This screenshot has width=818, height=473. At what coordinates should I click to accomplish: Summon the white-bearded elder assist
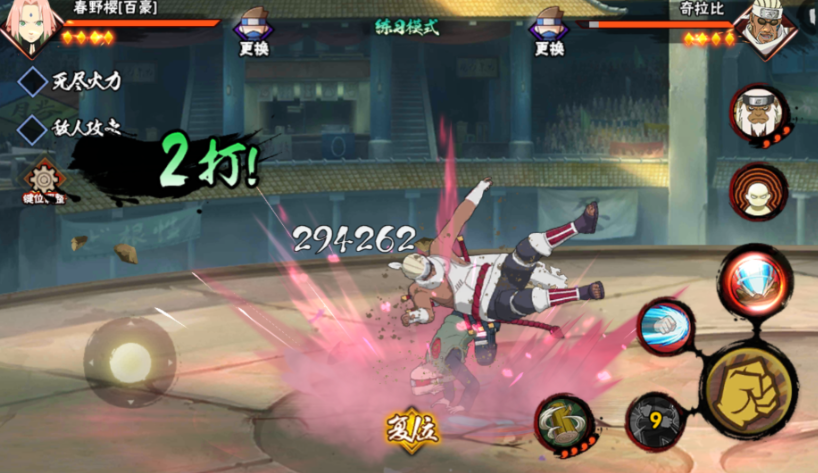click(759, 114)
